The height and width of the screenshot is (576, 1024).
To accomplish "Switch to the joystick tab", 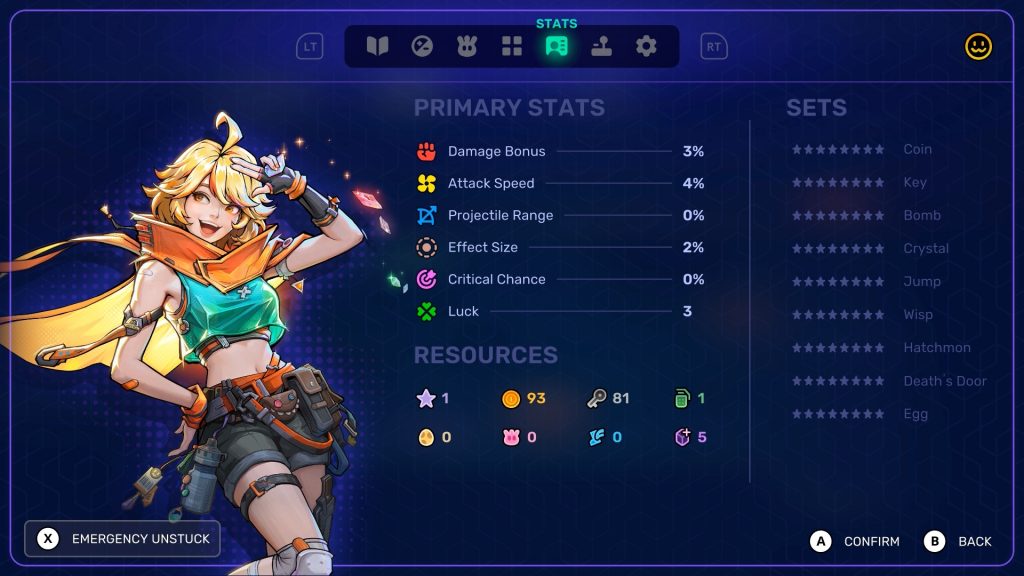I will [x=601, y=46].
